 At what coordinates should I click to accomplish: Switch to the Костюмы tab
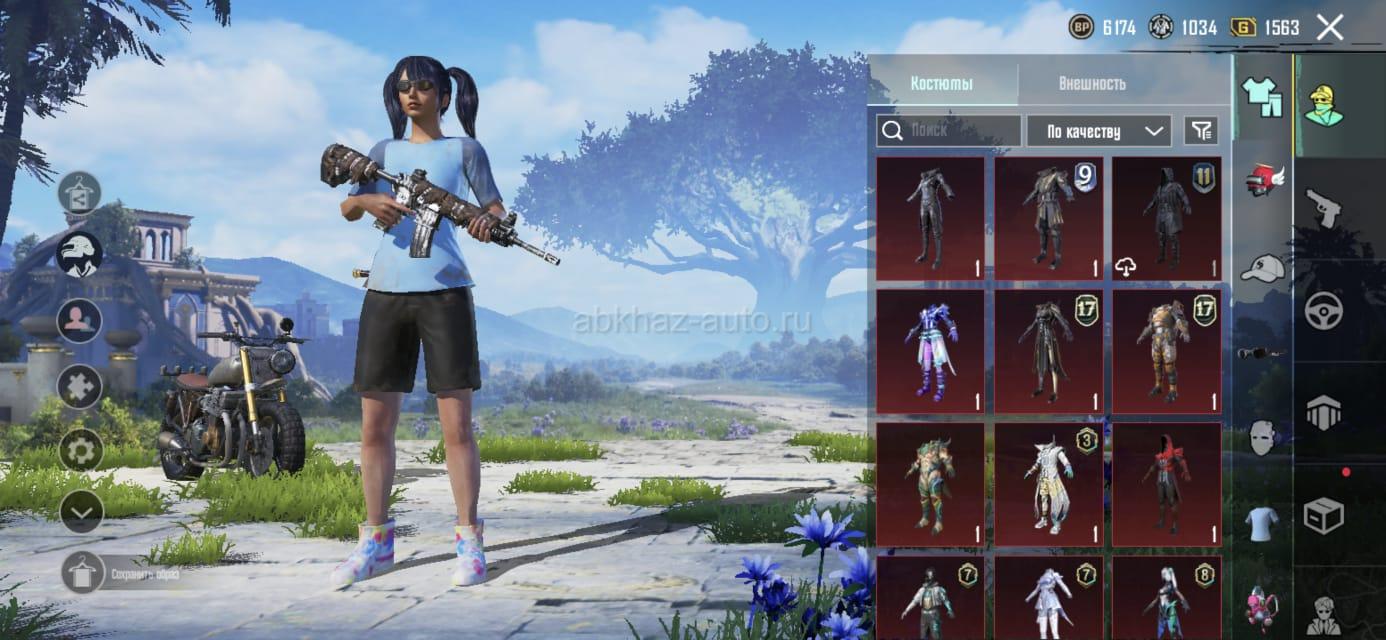pos(941,83)
